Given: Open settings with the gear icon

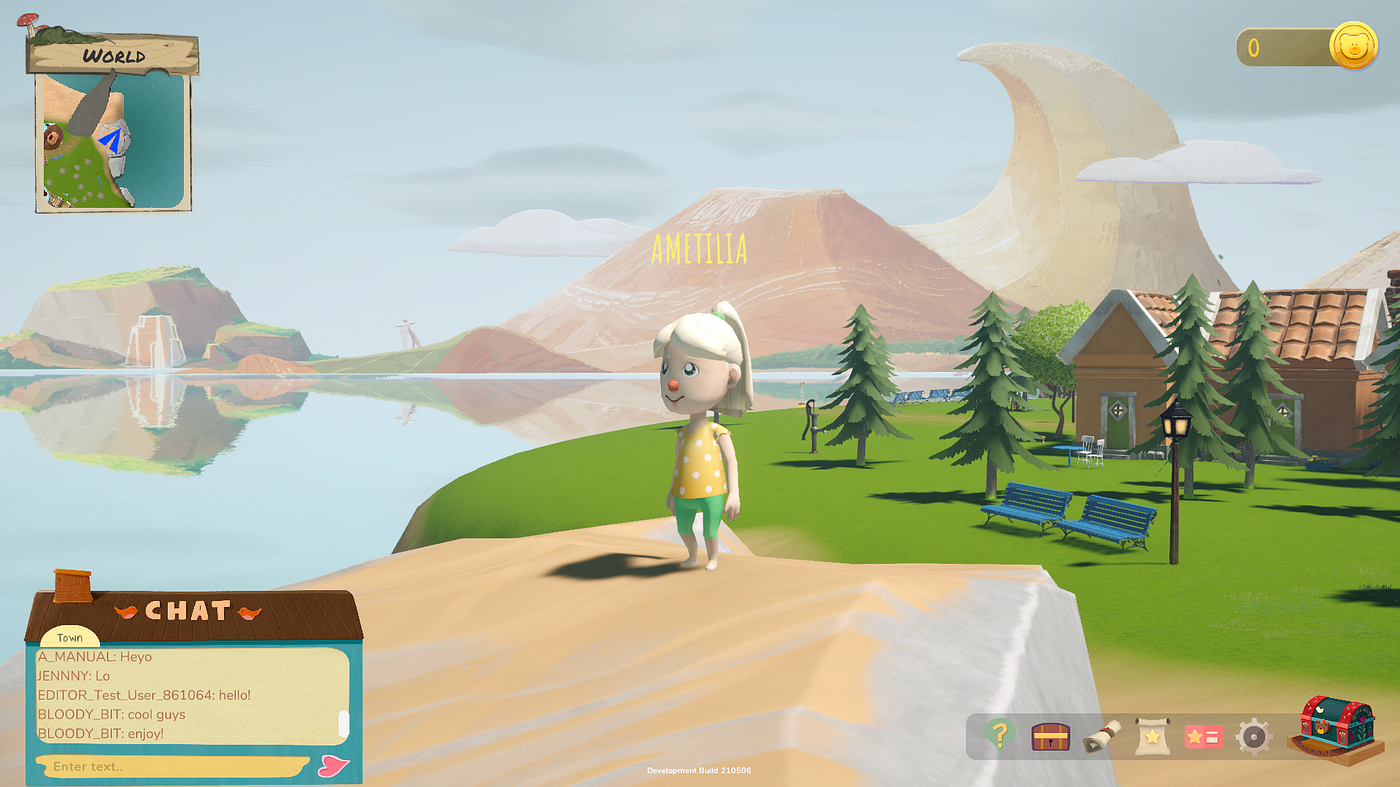Looking at the screenshot, I should click(x=1253, y=737).
